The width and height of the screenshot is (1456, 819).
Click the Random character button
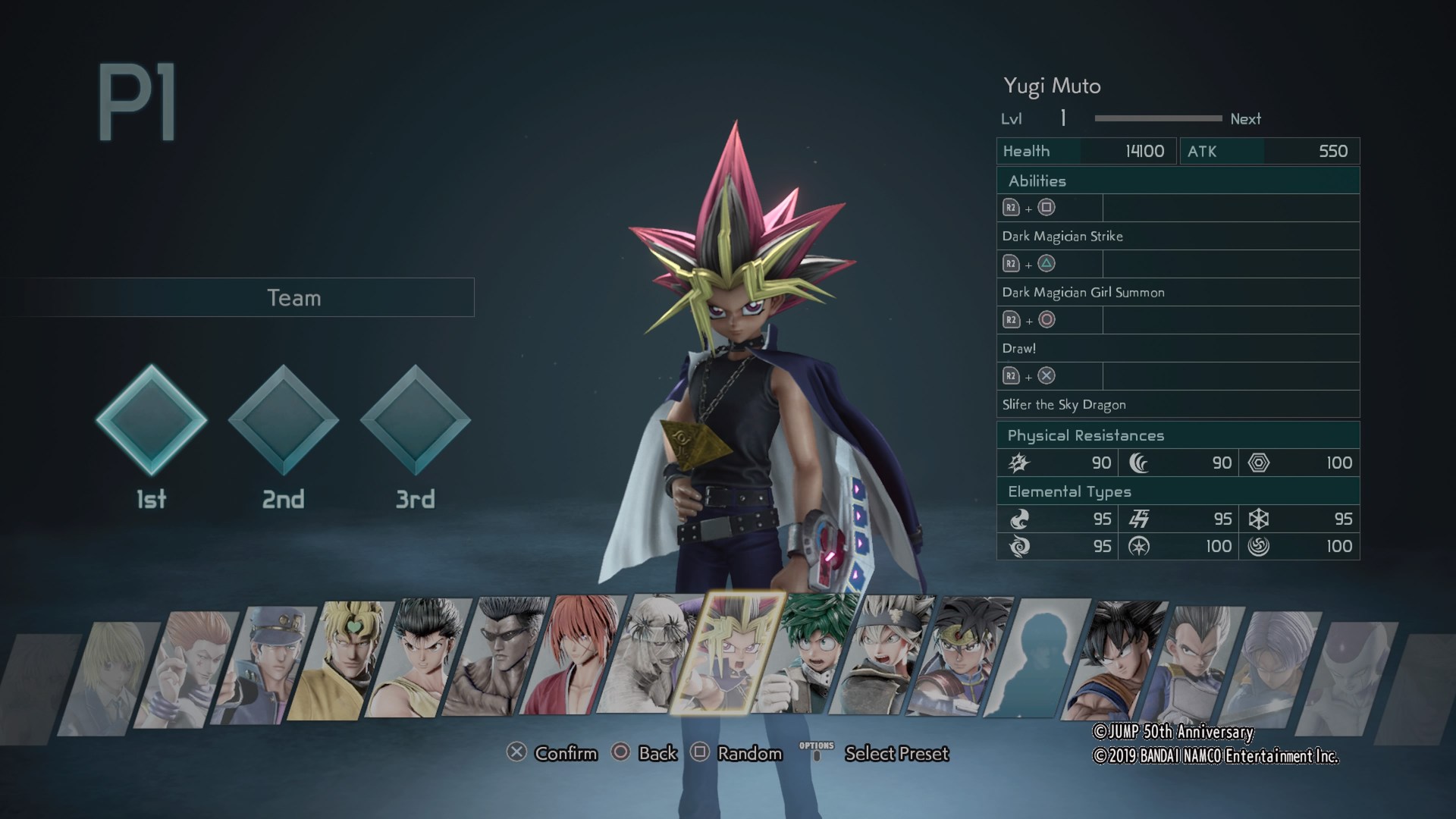click(747, 754)
